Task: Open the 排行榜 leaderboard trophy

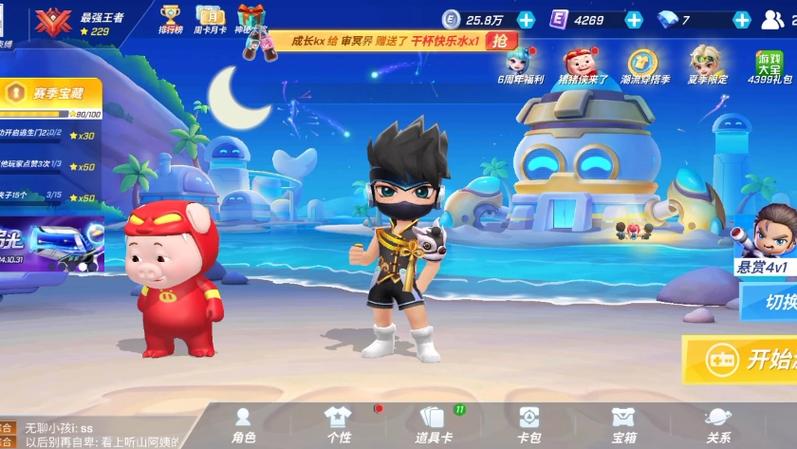Action: pos(170,20)
